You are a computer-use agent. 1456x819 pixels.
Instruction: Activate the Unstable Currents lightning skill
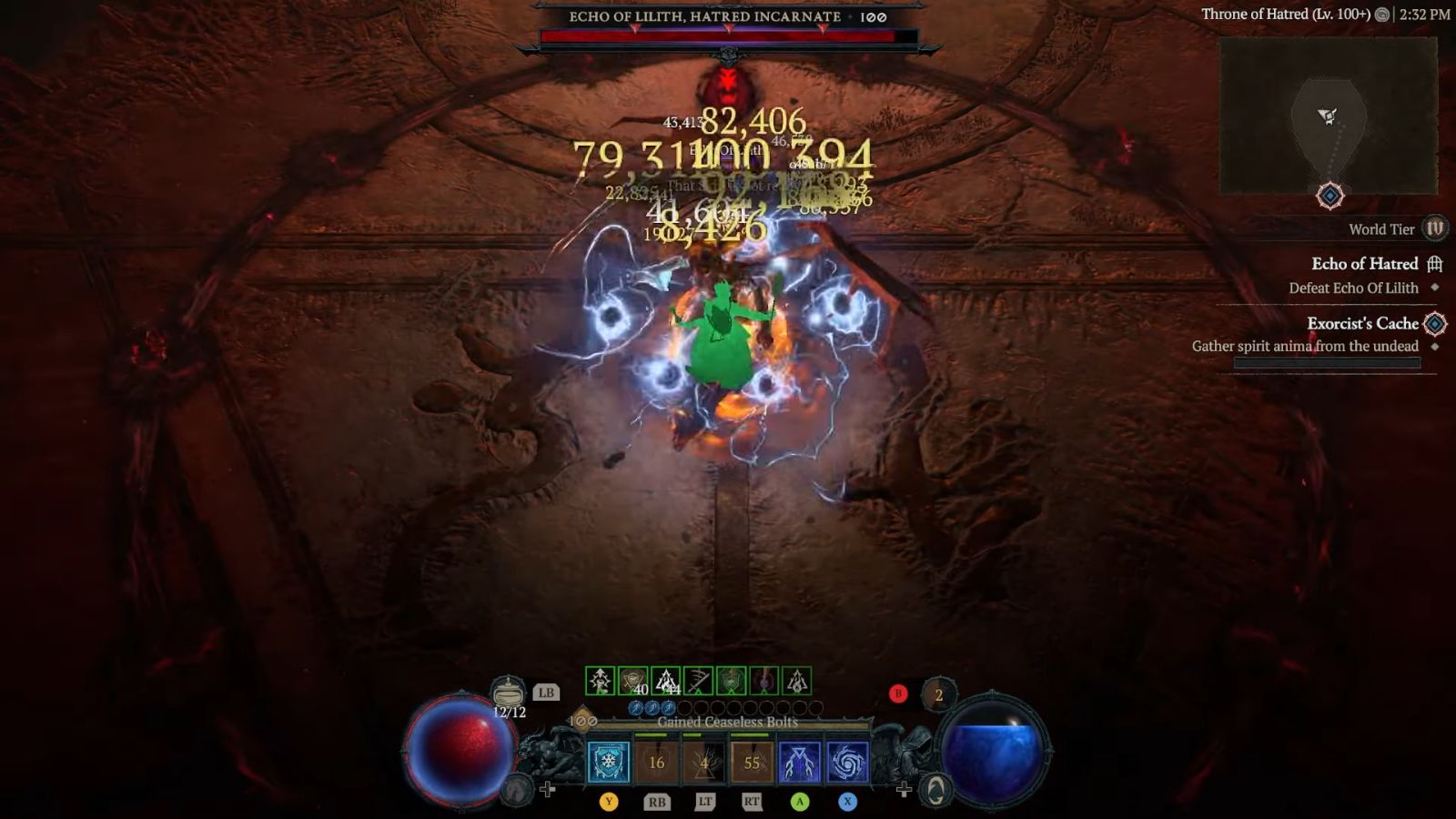[800, 761]
